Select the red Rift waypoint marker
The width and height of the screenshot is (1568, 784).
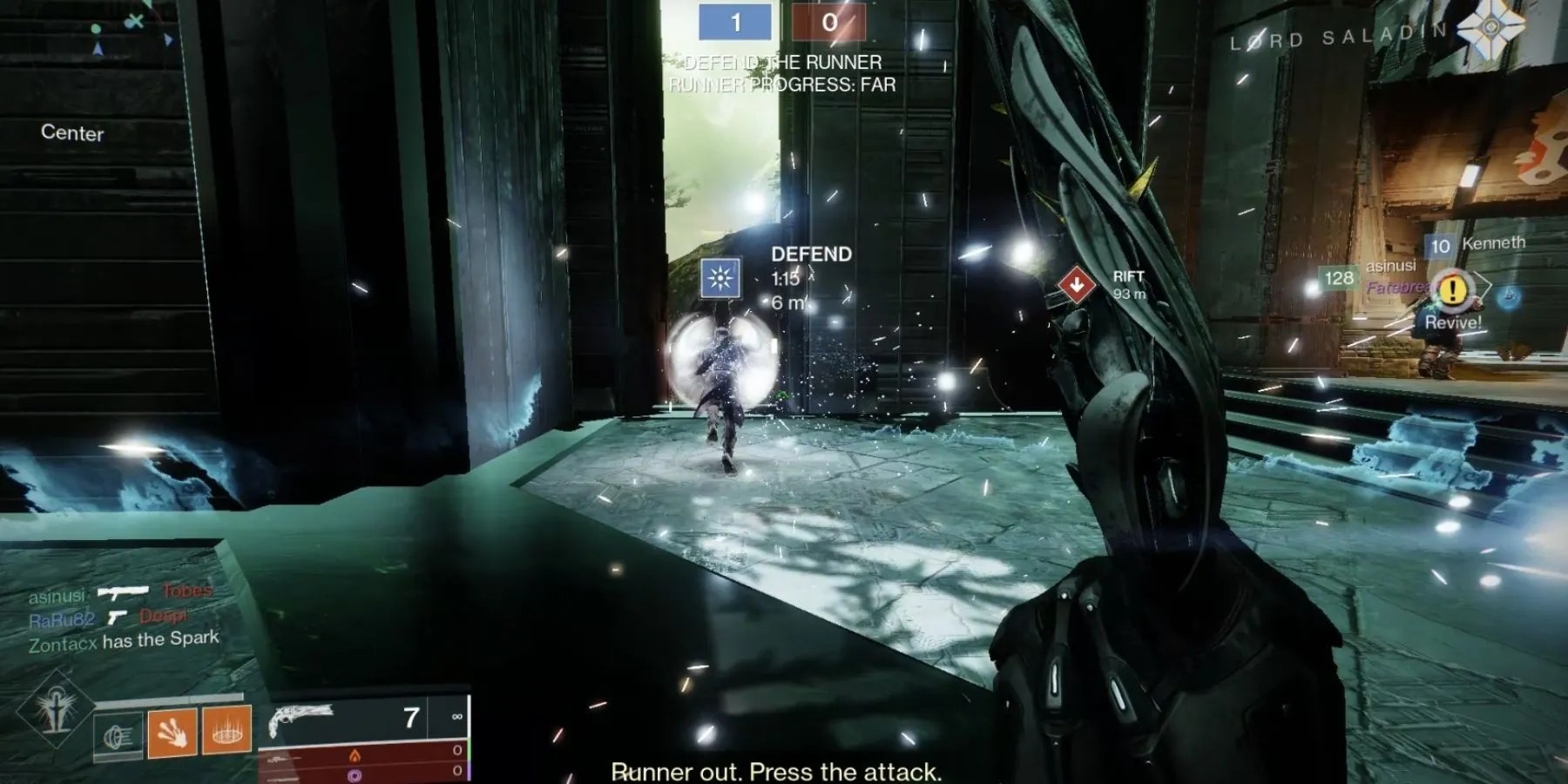(1077, 285)
